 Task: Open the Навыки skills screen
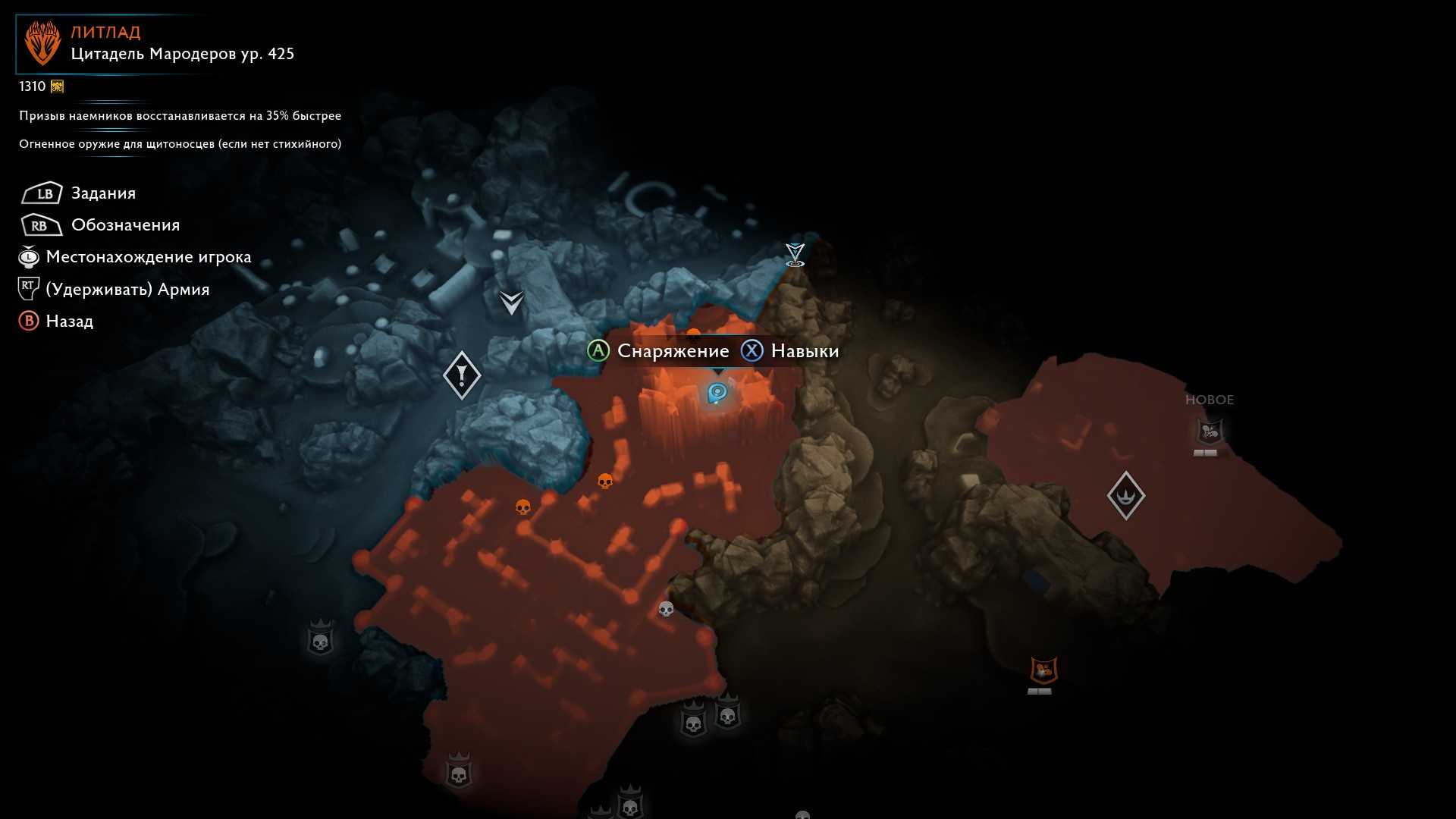(804, 351)
